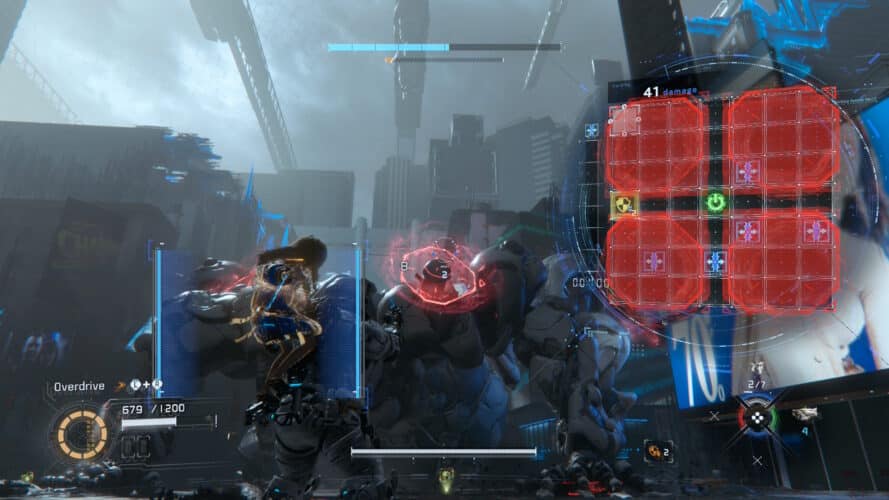Select the blue tile outside the grid's border
The height and width of the screenshot is (500, 889).
tap(593, 131)
